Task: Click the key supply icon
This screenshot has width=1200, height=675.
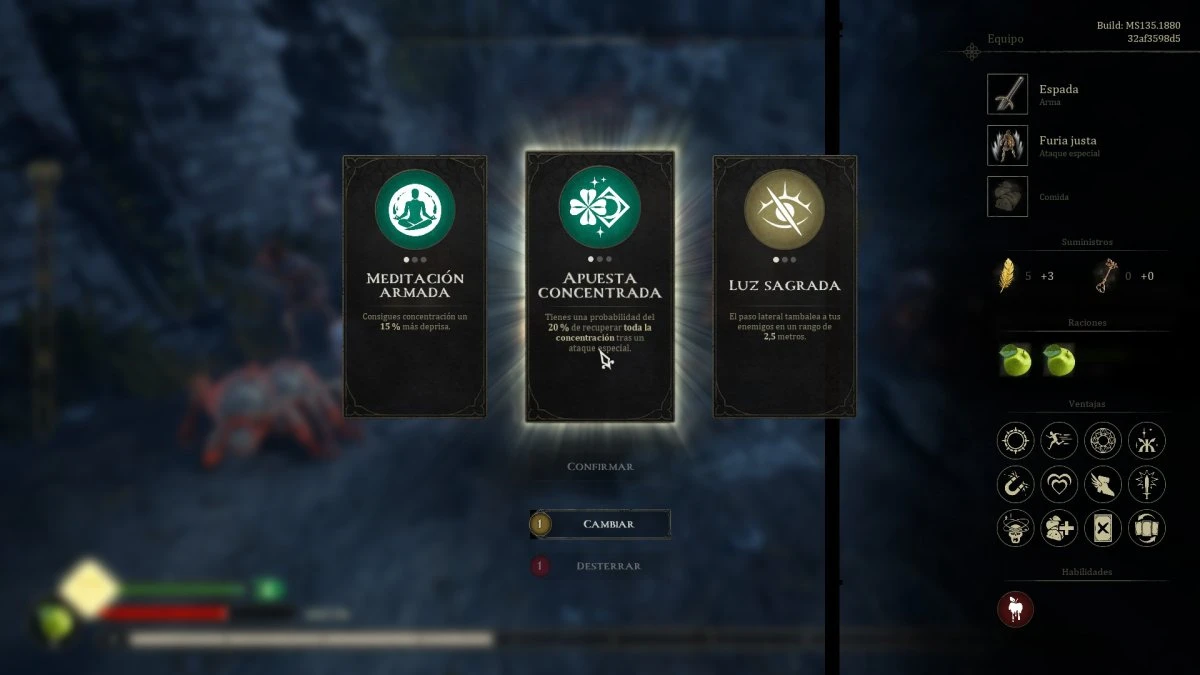Action: 1105,275
